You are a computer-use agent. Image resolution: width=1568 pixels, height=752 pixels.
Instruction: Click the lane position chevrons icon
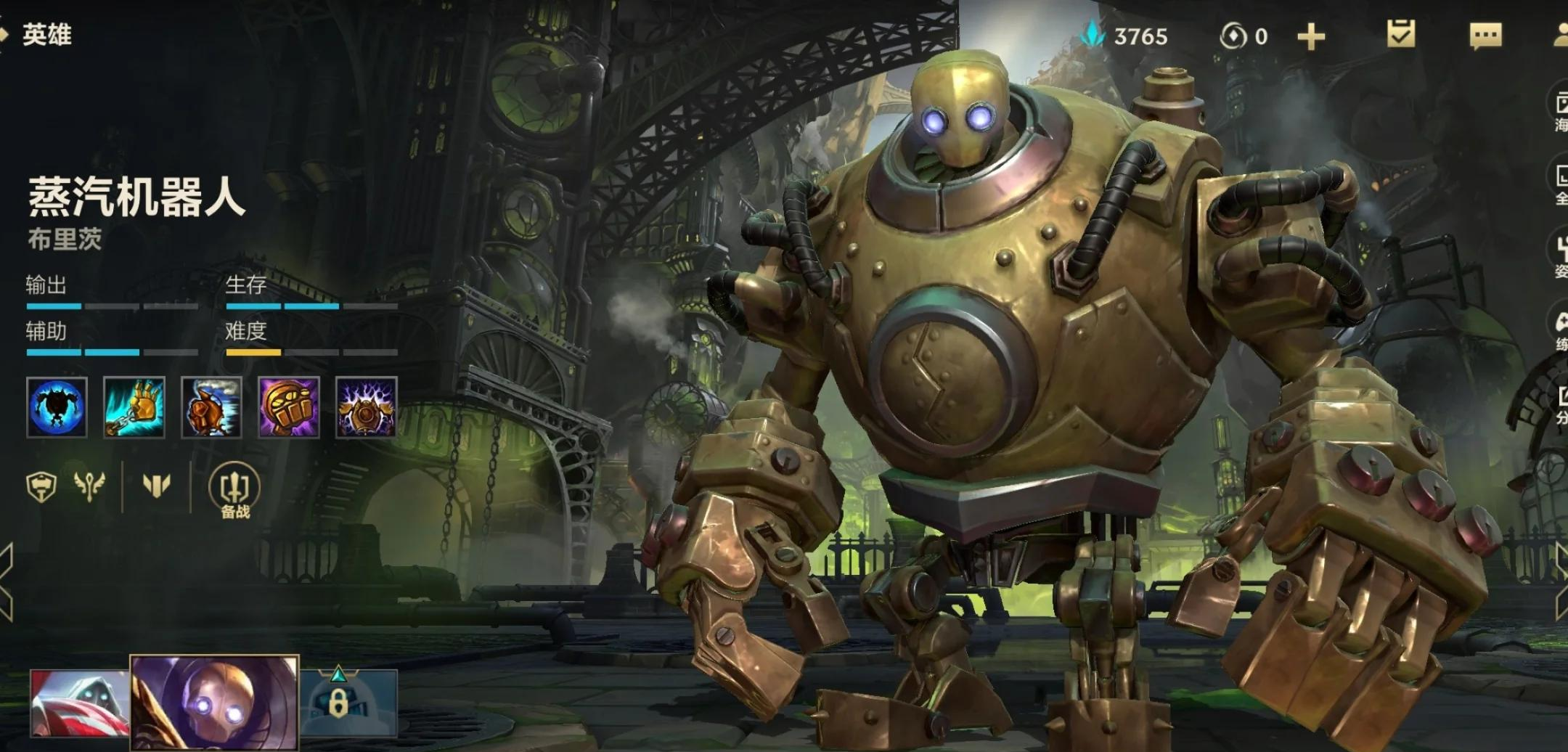click(x=156, y=485)
